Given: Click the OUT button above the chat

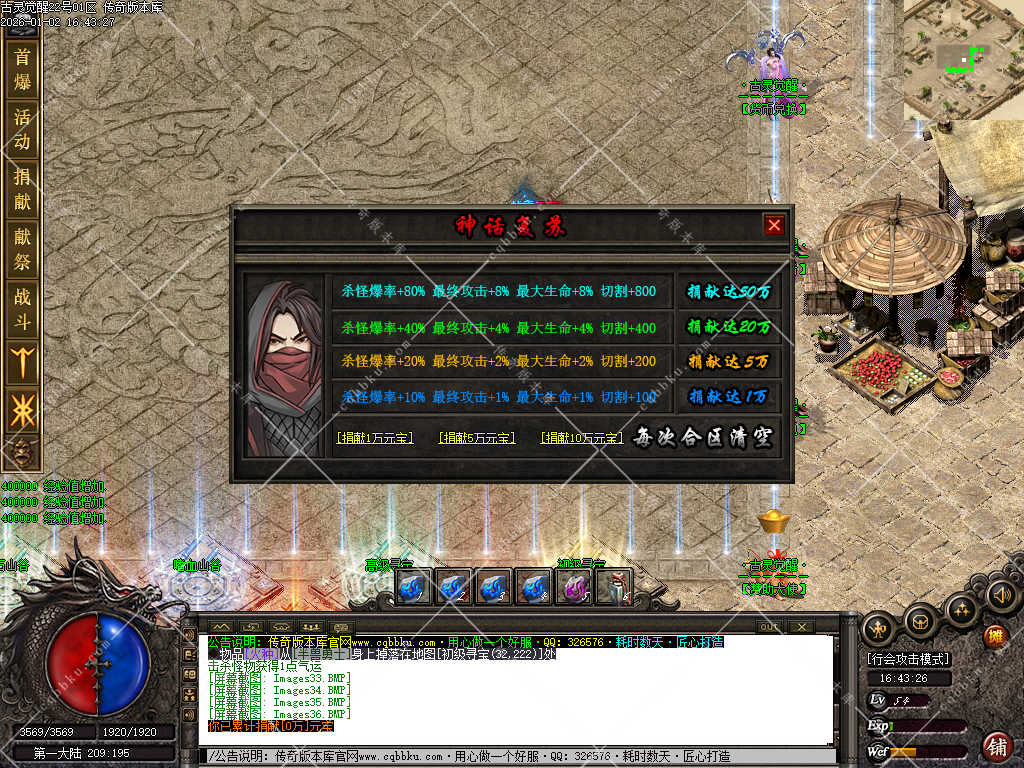Looking at the screenshot, I should (x=769, y=627).
